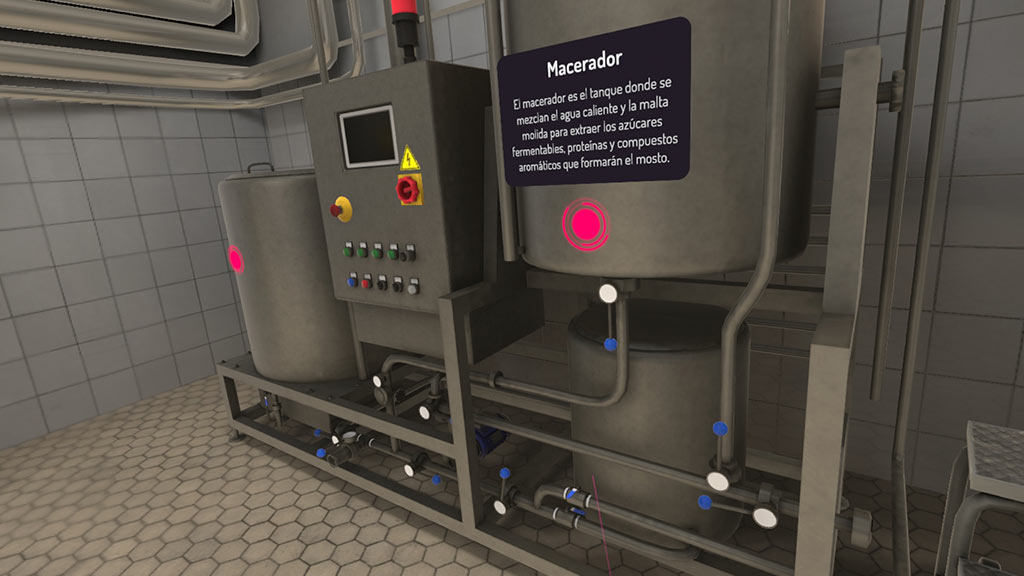This screenshot has width=1024, height=576.
Task: Select the pink hotspot below the Macerador panel
Action: [585, 222]
